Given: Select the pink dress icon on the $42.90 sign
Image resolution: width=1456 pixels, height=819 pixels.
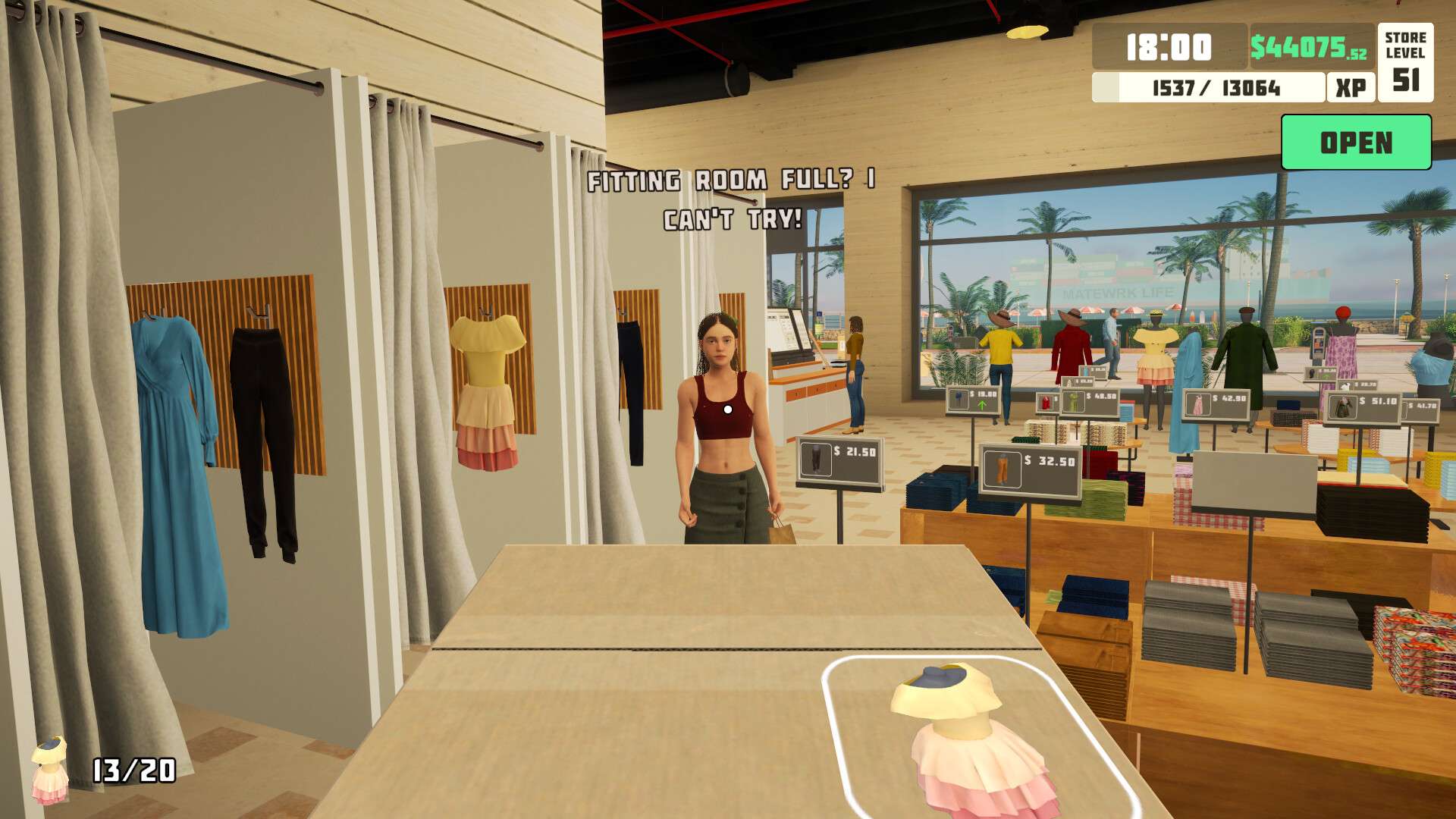Looking at the screenshot, I should tap(1198, 404).
